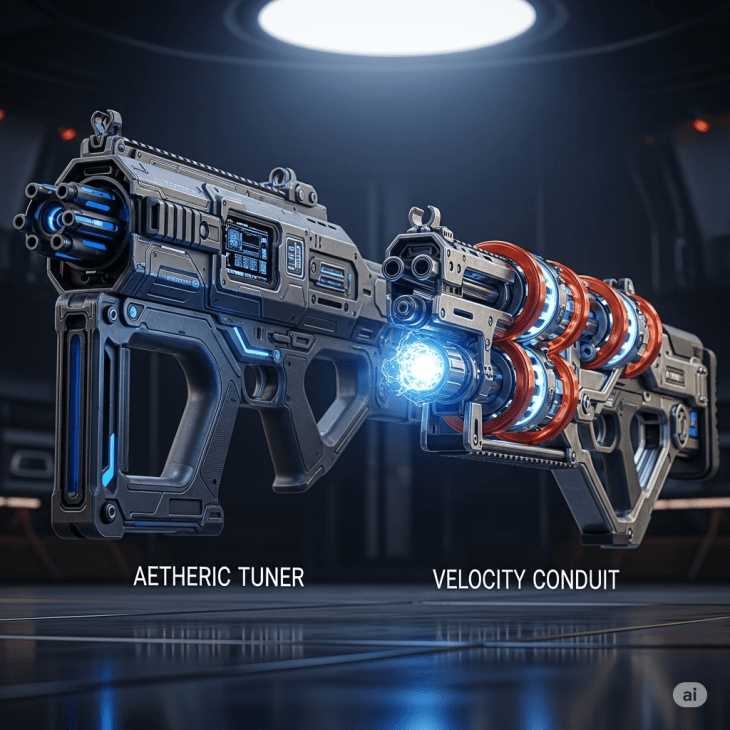730x730 pixels.
Task: Choose the Velocity Conduit weapon label
Action: pos(525,578)
